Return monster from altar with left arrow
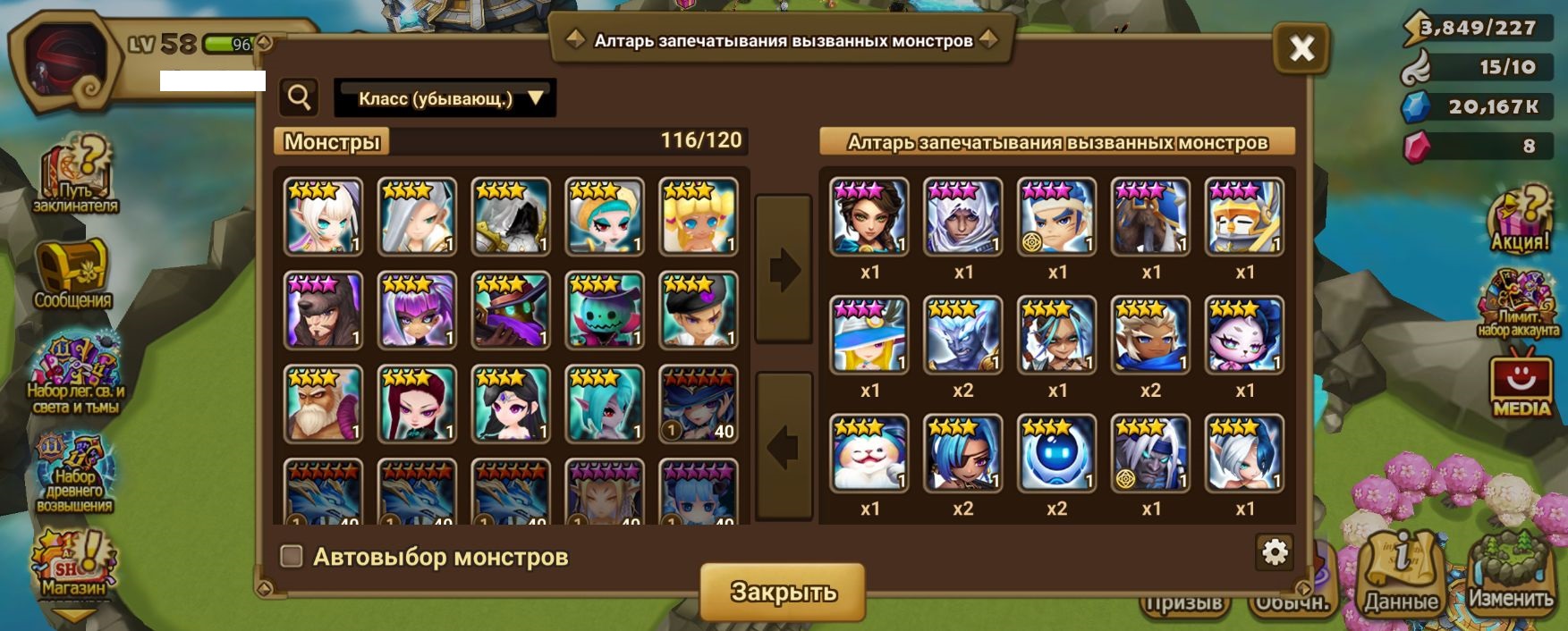This screenshot has width=1568, height=631. point(784,446)
